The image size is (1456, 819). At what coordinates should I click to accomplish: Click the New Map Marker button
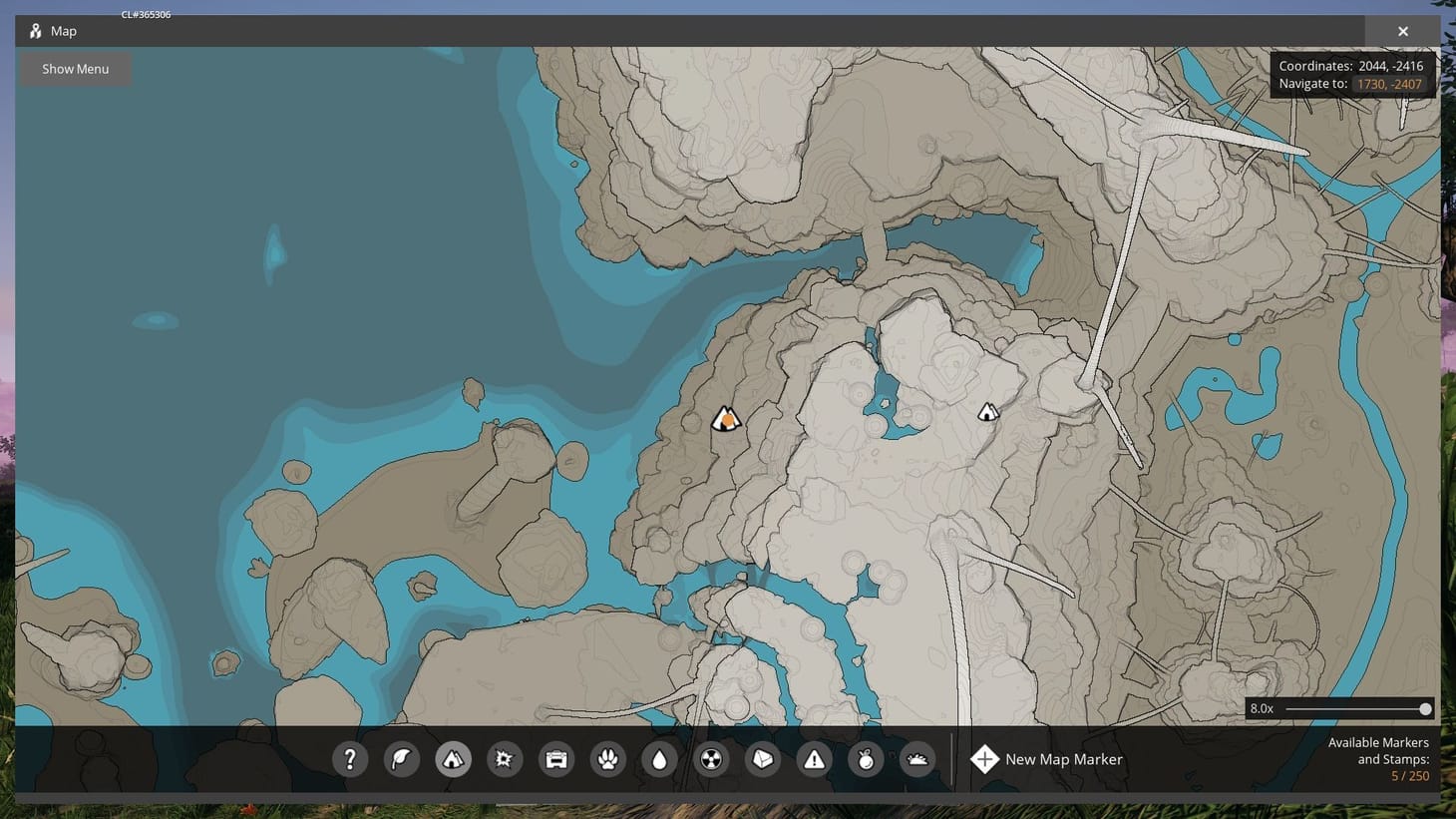(1046, 759)
